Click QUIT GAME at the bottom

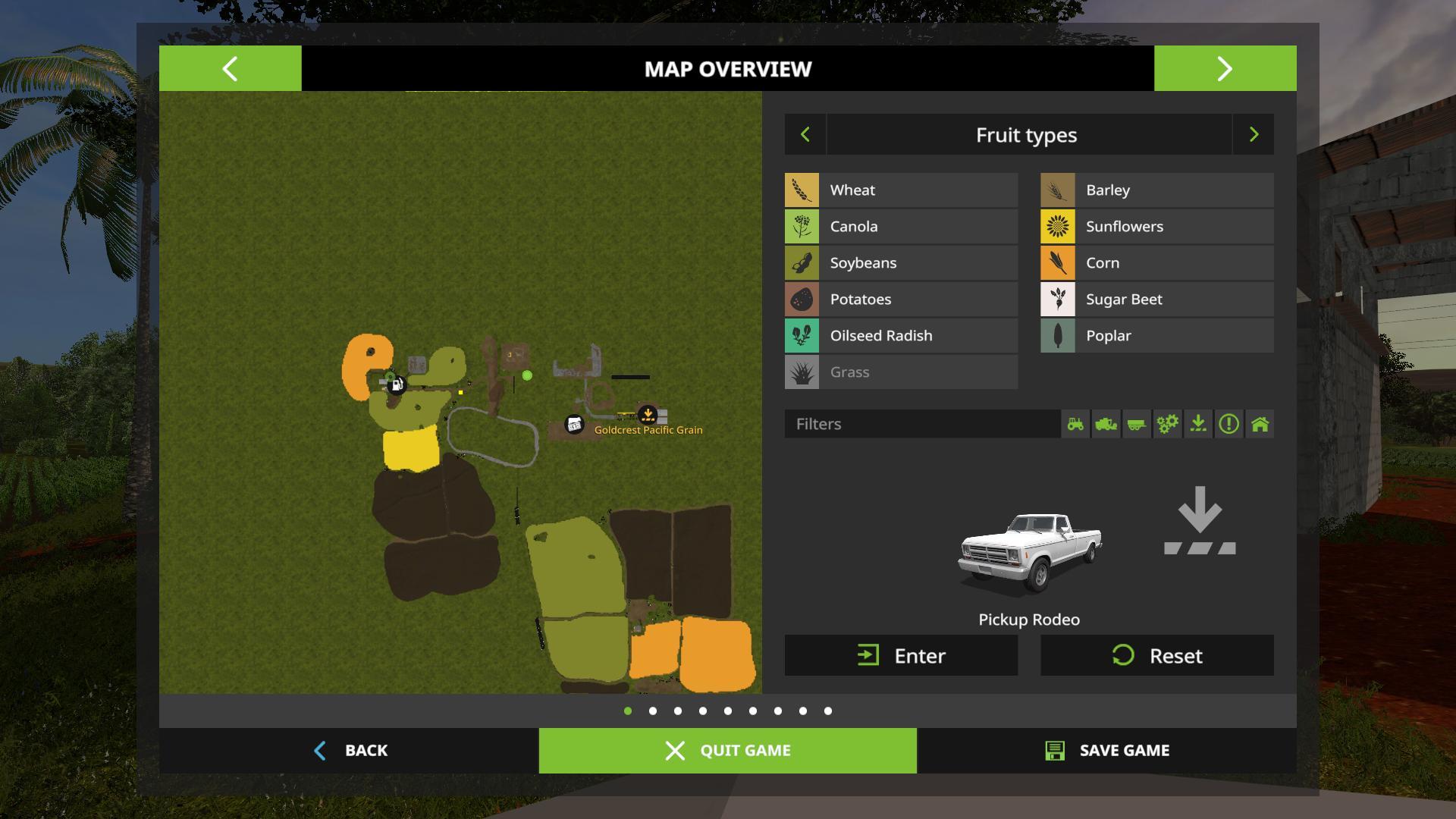[728, 751]
